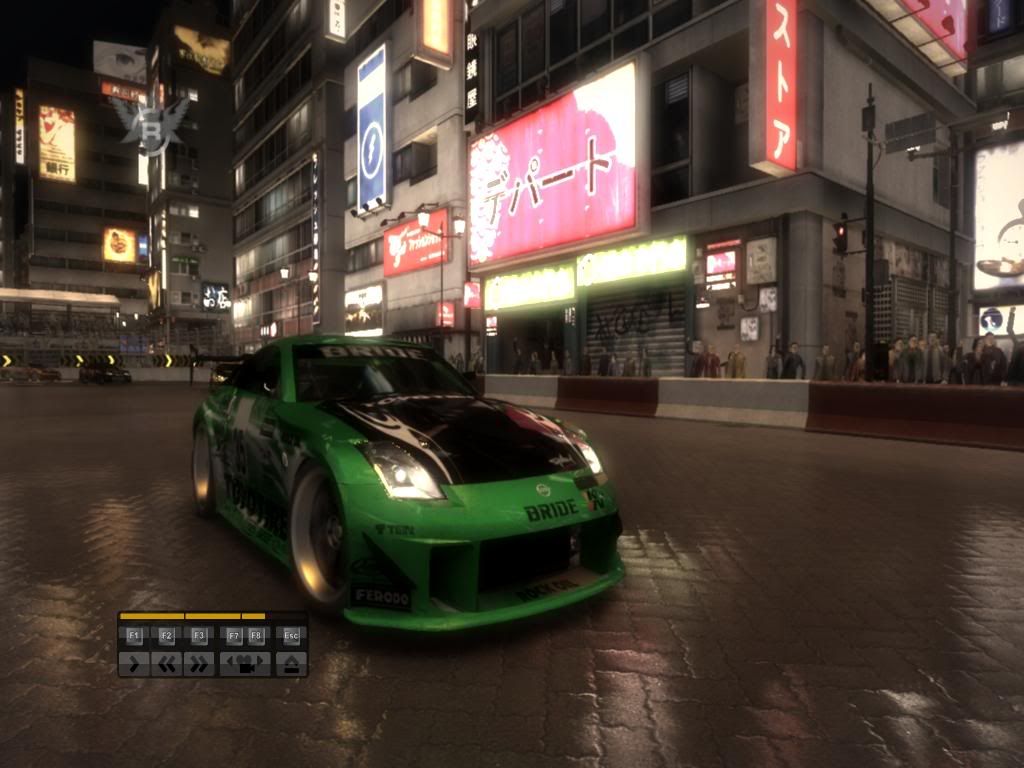Exit the replay using the eject button
Screen dimensions: 1024x768
tap(291, 663)
